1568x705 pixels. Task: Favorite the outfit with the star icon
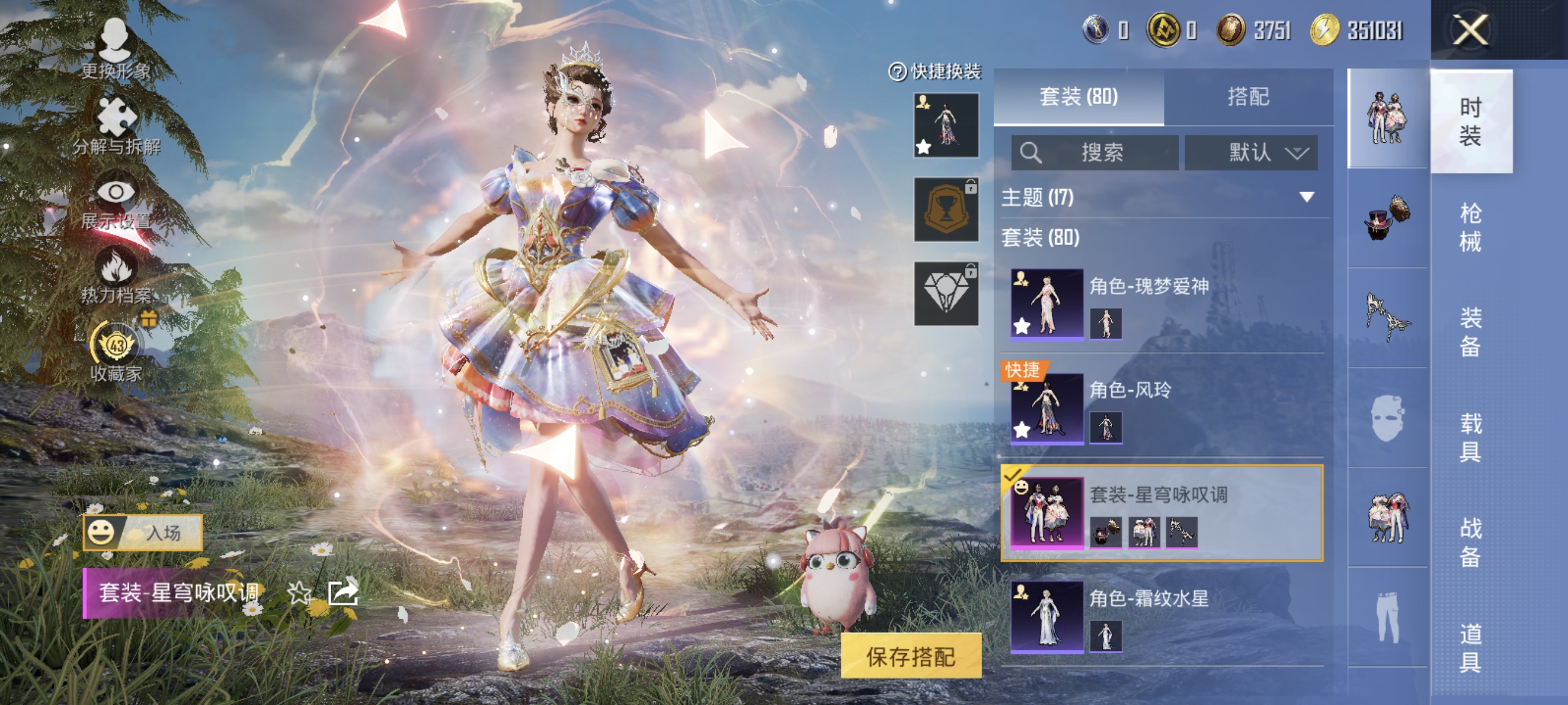tap(299, 592)
